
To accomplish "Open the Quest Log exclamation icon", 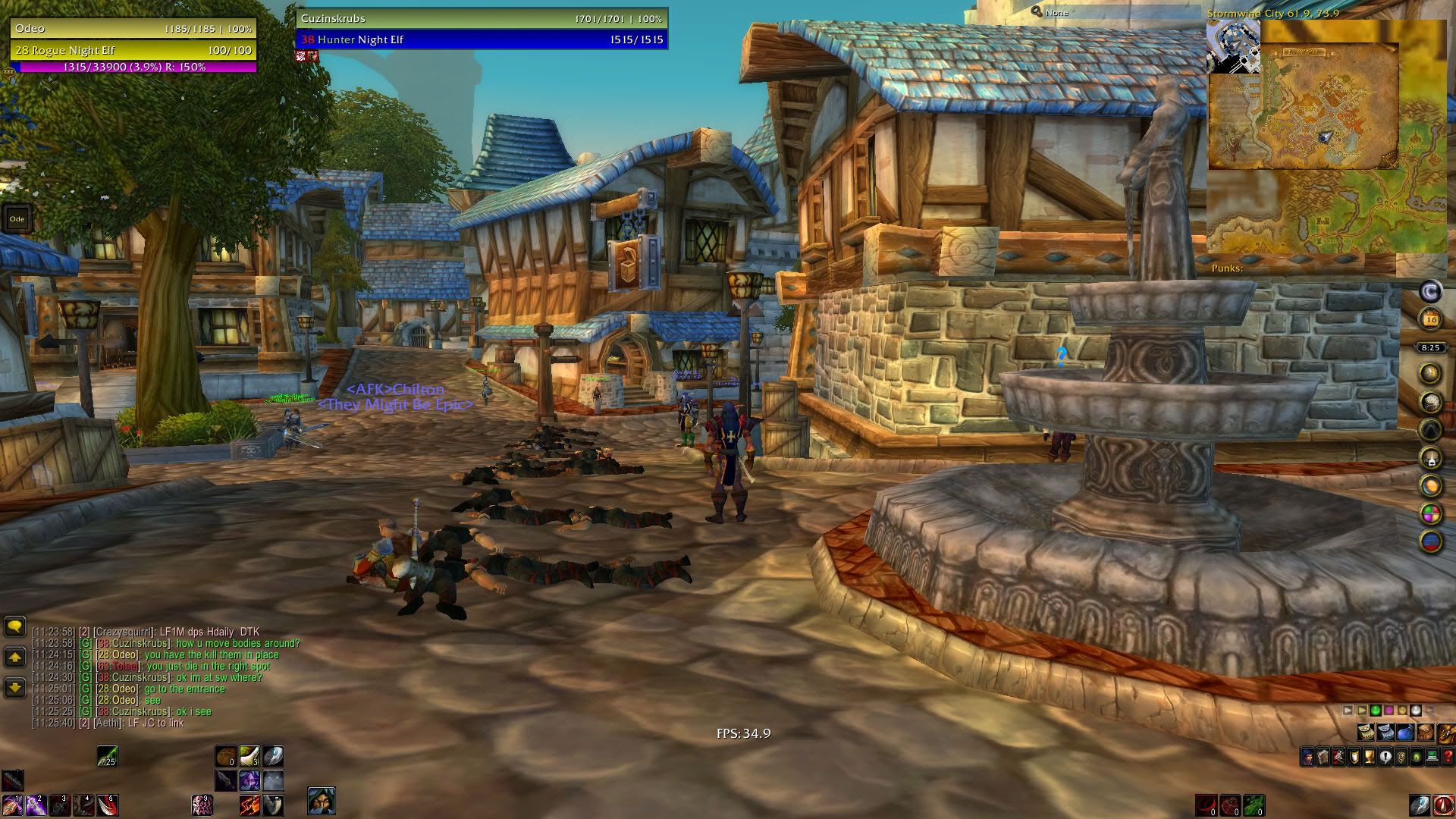I will tap(1385, 756).
